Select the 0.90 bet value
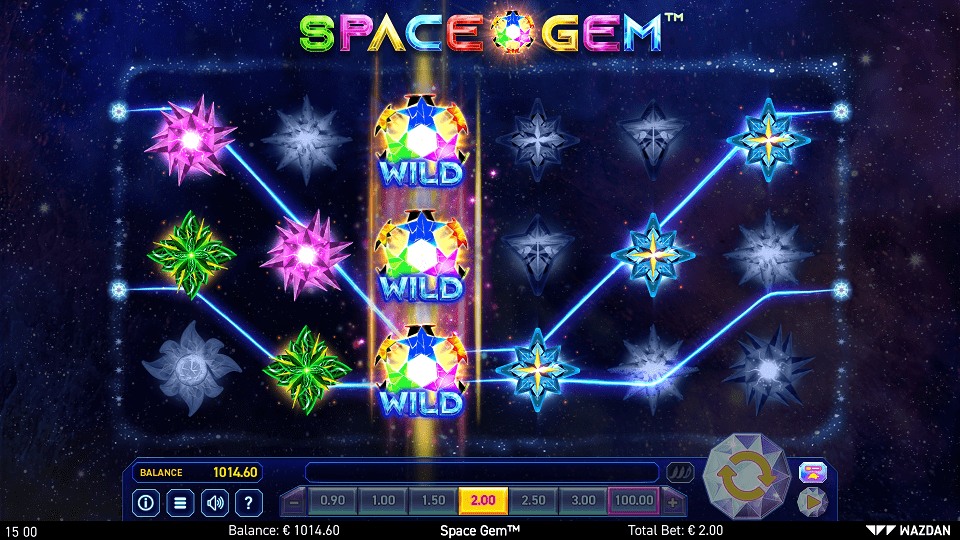Image resolution: width=960 pixels, height=540 pixels. tap(332, 501)
